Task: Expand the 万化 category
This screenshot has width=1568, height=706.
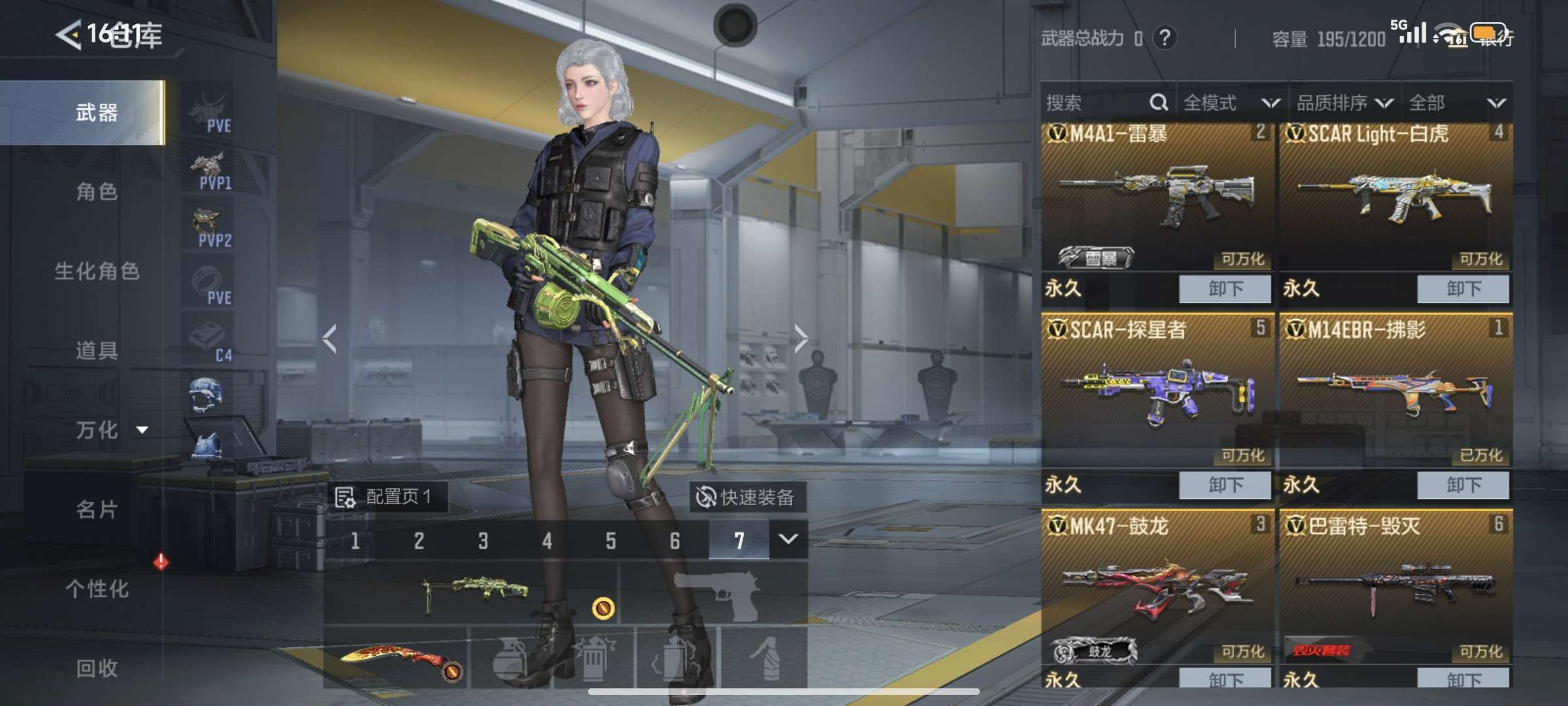Action: click(x=108, y=429)
